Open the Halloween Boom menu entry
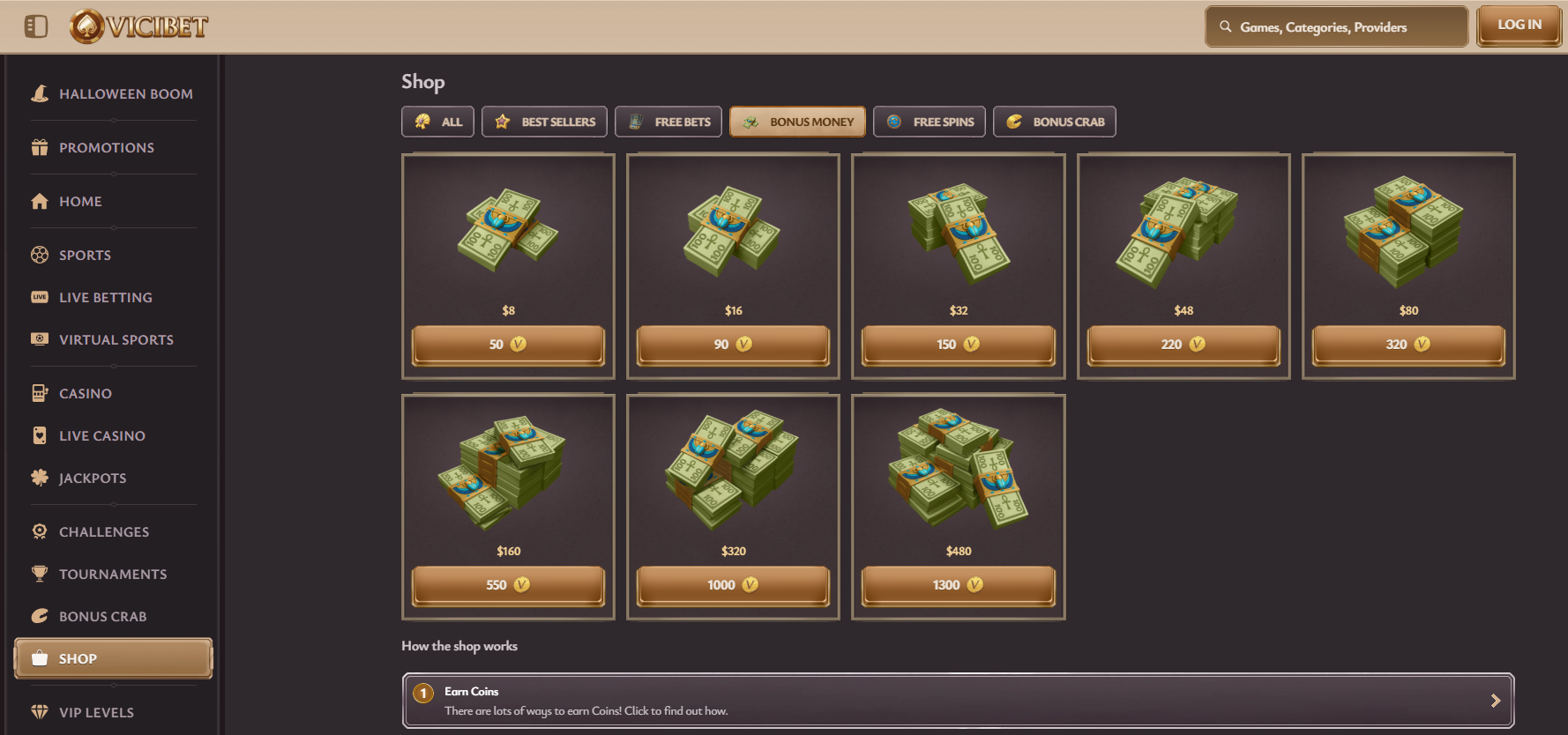The width and height of the screenshot is (1568, 735). tap(125, 94)
